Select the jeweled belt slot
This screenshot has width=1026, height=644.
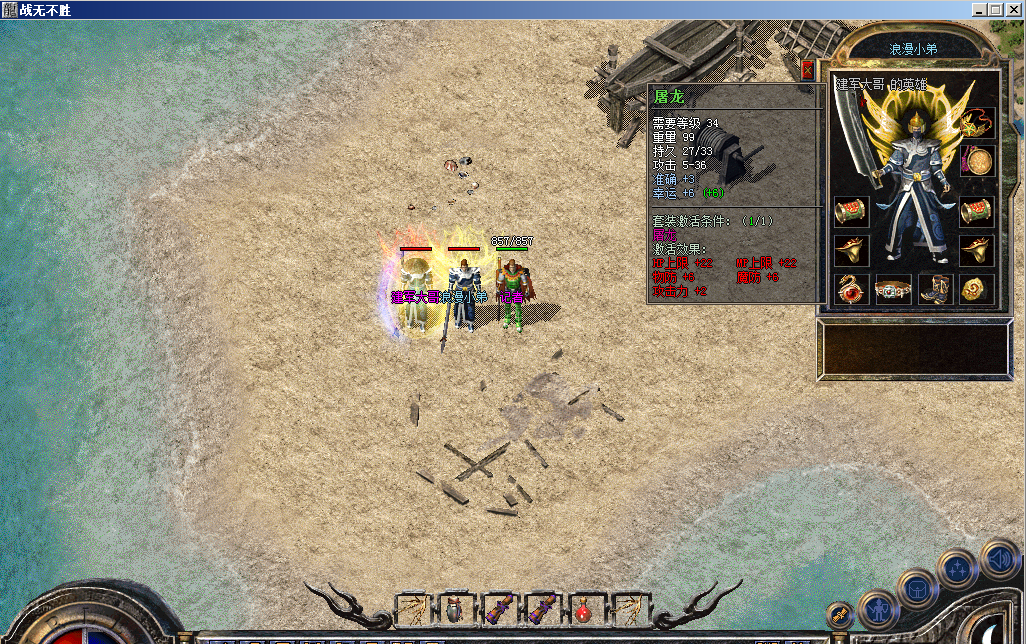coord(892,290)
